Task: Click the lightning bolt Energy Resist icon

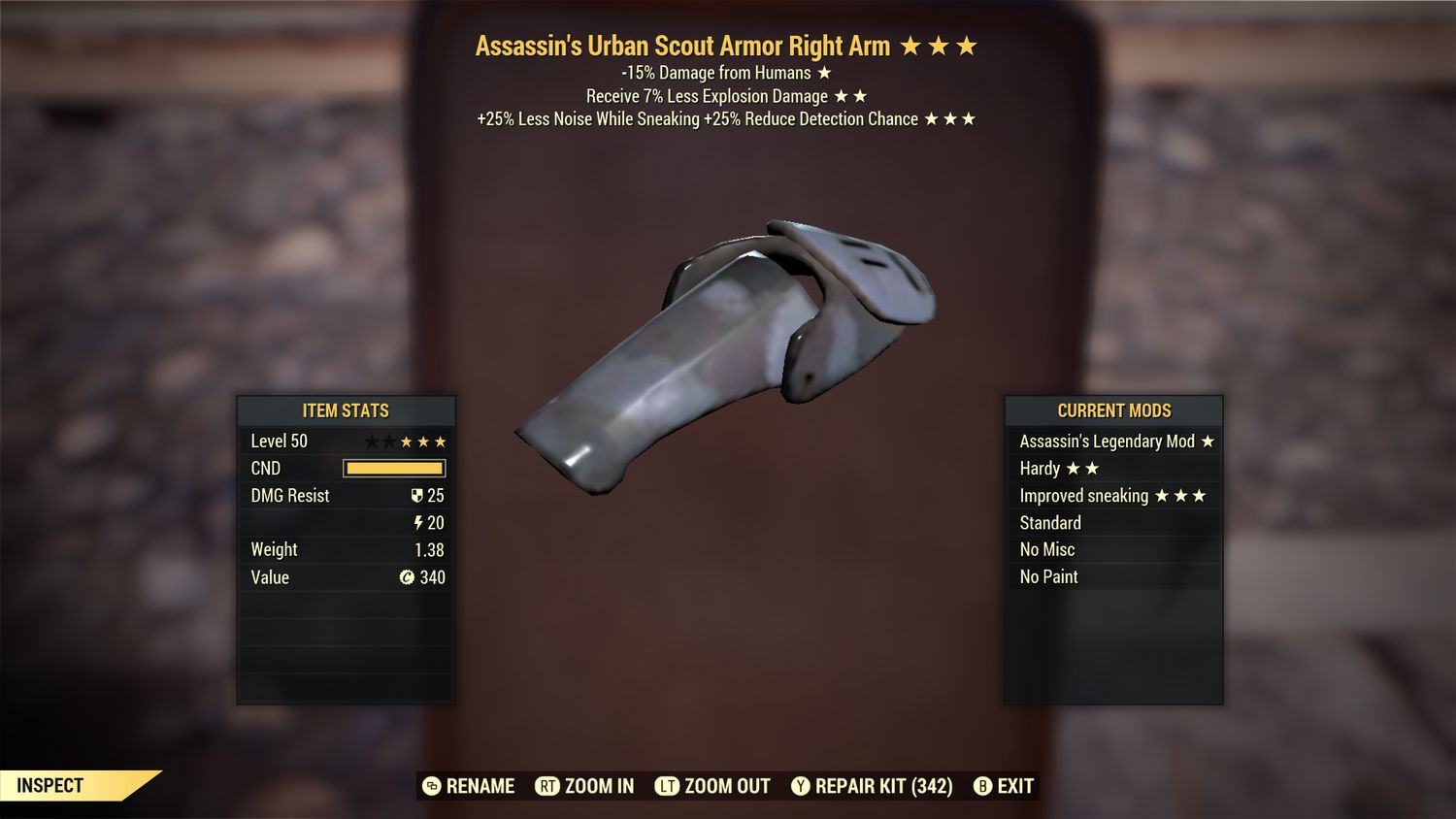Action: (x=418, y=523)
